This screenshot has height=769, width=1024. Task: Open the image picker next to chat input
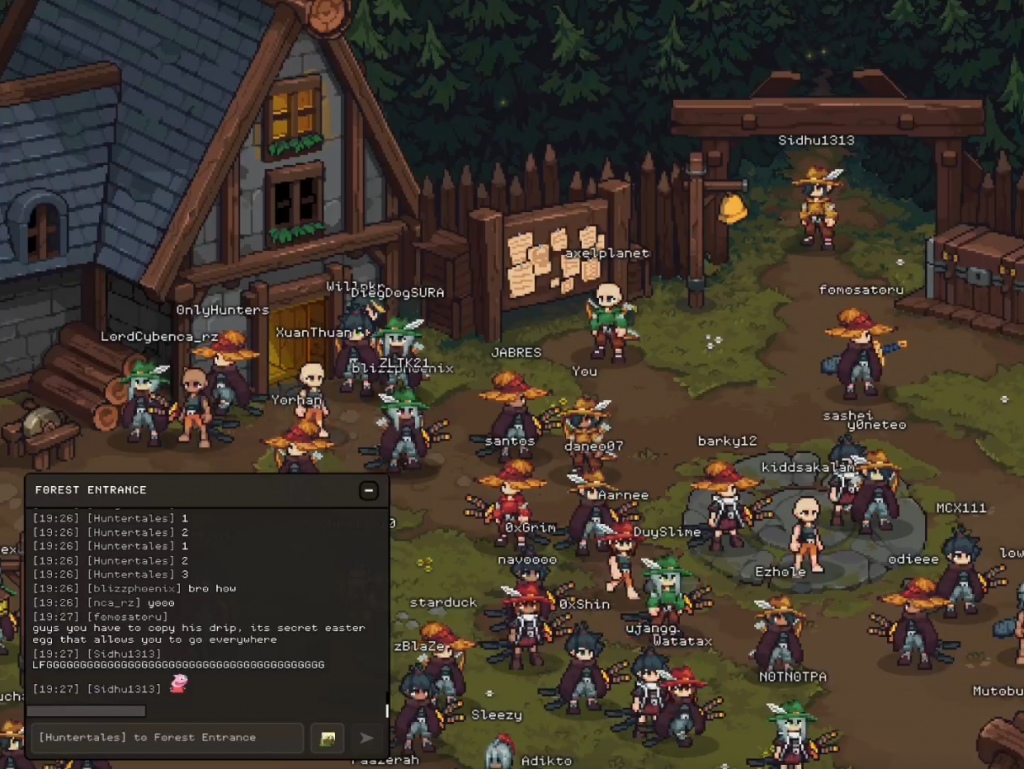coord(327,738)
